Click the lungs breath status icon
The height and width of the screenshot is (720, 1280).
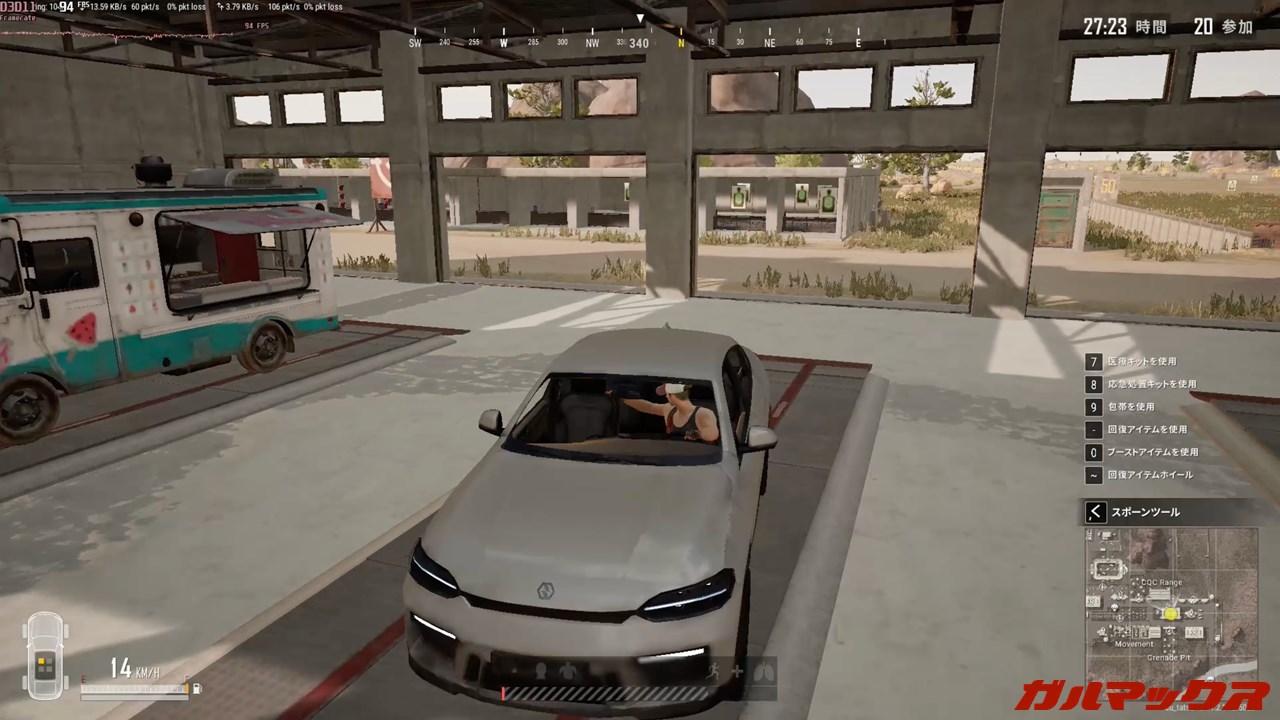[x=763, y=672]
